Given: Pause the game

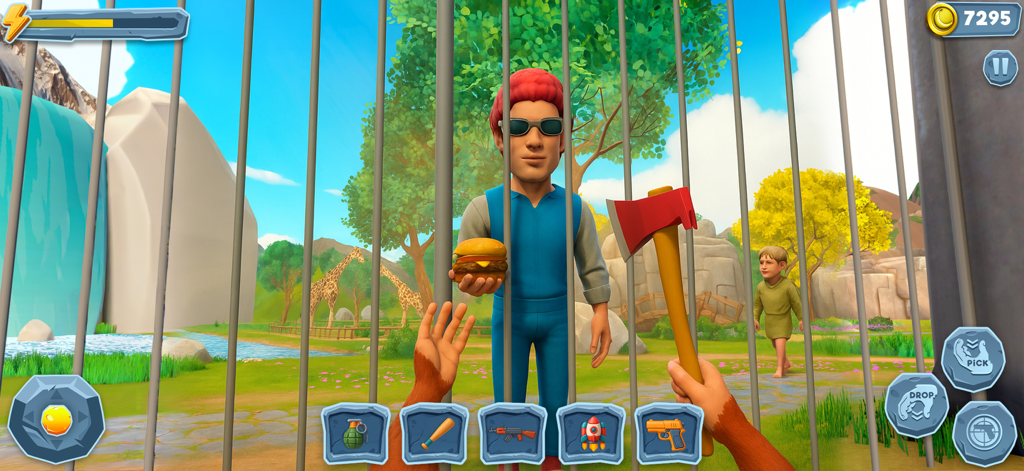Looking at the screenshot, I should [999, 67].
